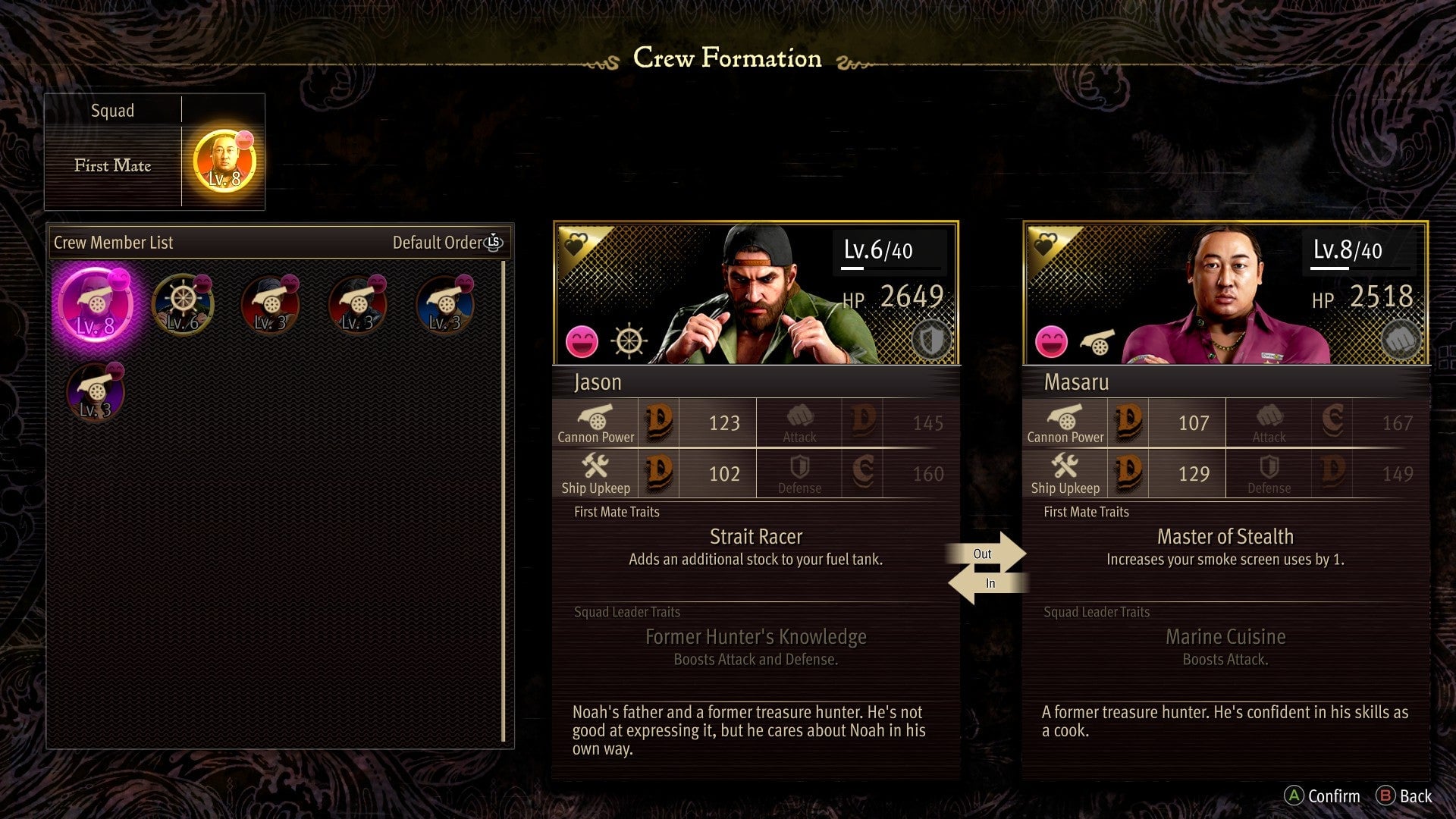This screenshot has height=819, width=1456.
Task: Choose the Lv. 6 ship wheel crew member
Action: click(183, 305)
